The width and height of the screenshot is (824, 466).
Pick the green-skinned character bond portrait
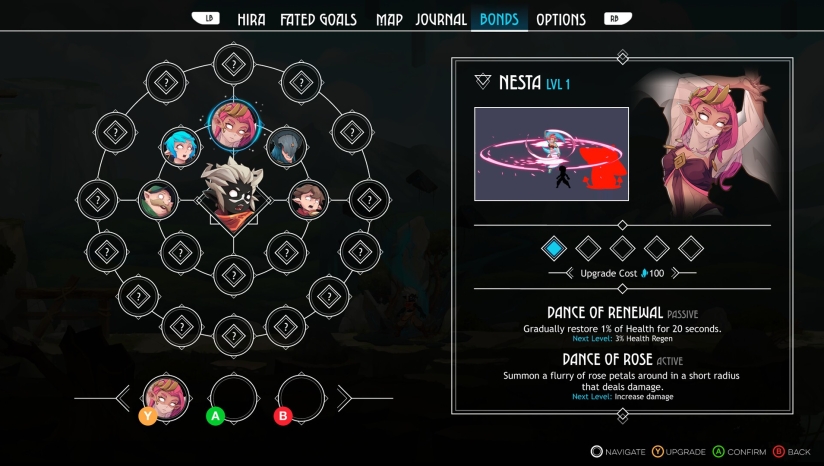pos(158,200)
